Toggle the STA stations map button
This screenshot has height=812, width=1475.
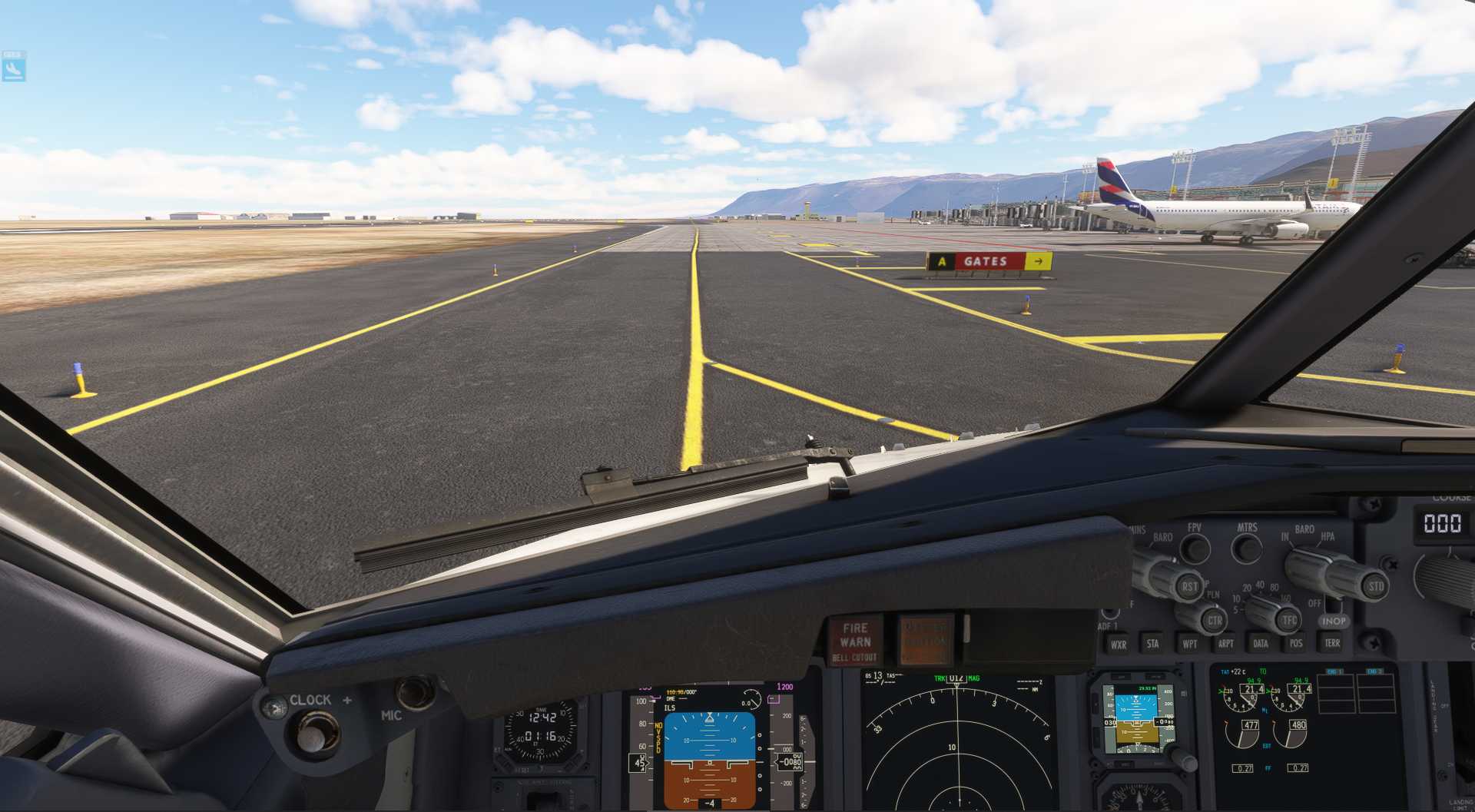click(x=1152, y=644)
